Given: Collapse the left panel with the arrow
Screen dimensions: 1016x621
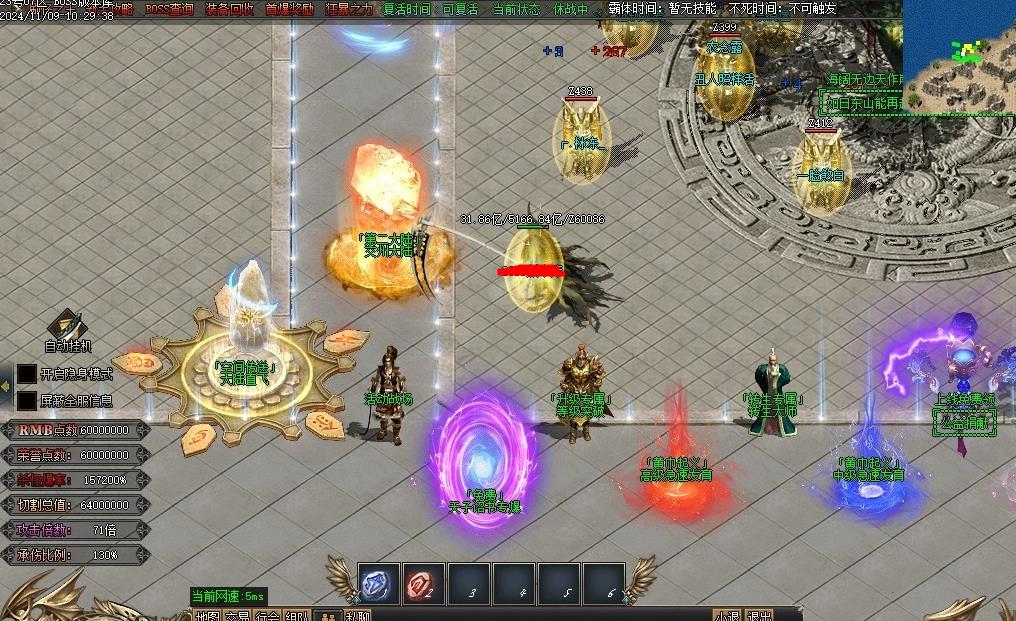Looking at the screenshot, I should click(6, 387).
